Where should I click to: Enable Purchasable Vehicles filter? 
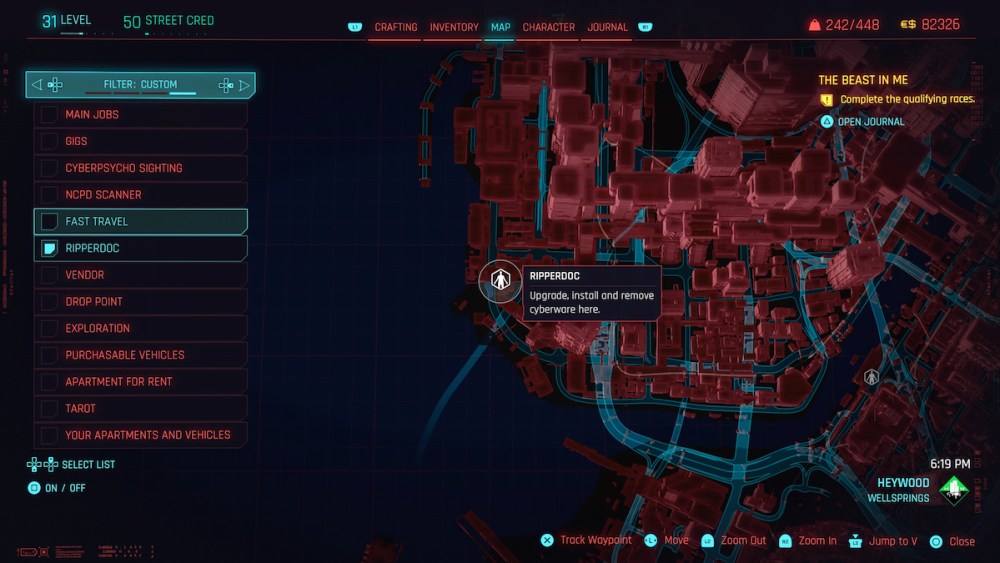tap(49, 355)
